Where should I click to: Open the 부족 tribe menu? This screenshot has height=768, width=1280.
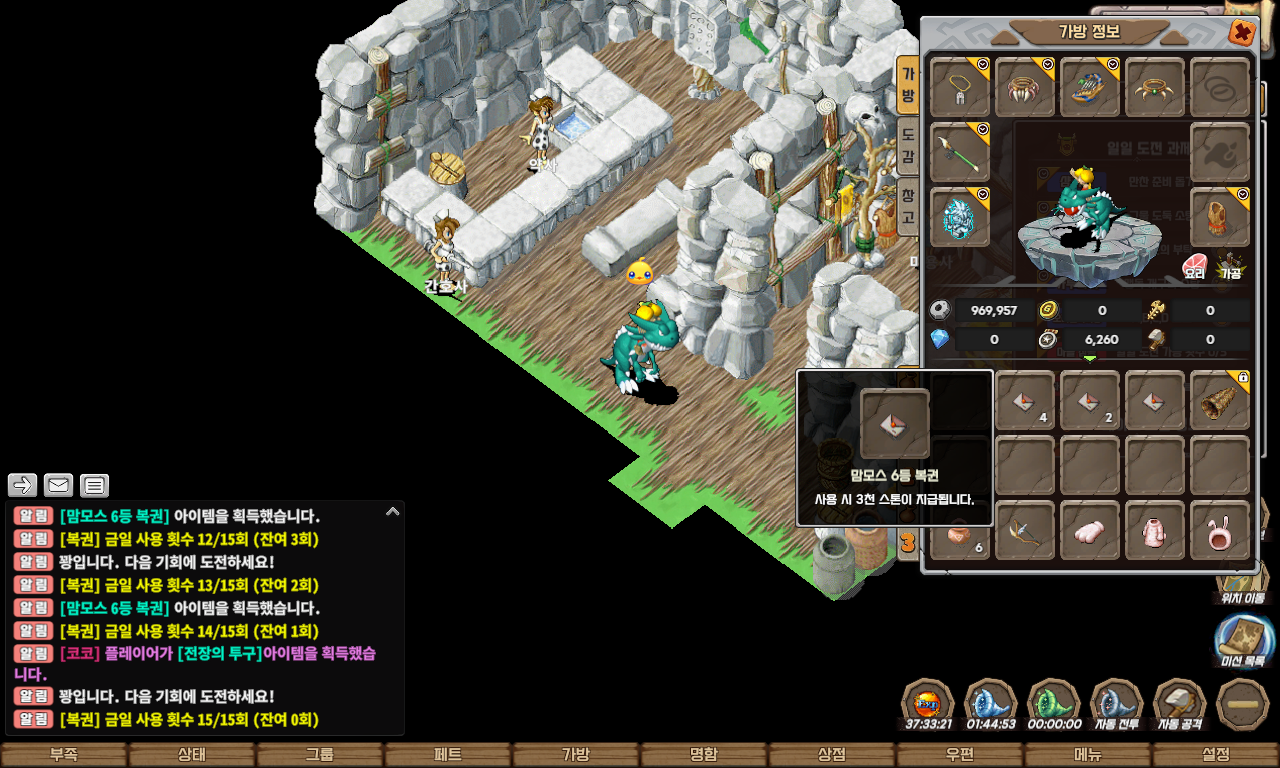pyautogui.click(x=64, y=755)
